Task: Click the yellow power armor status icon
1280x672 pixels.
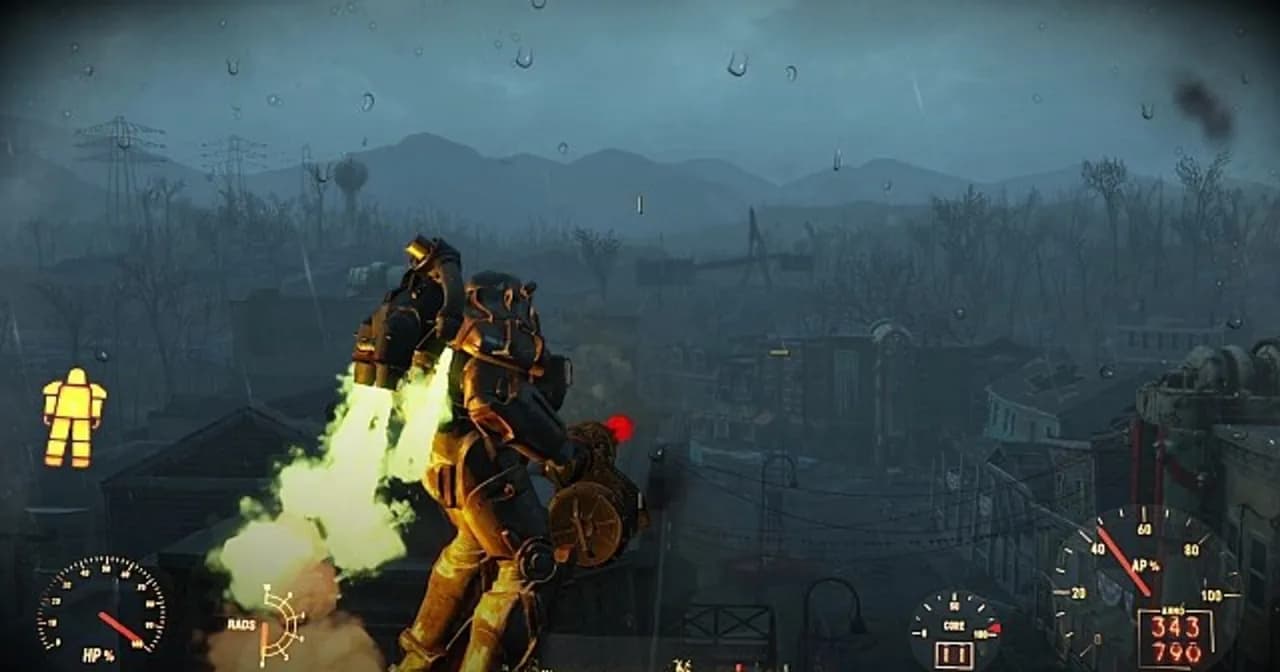Action: [74, 416]
